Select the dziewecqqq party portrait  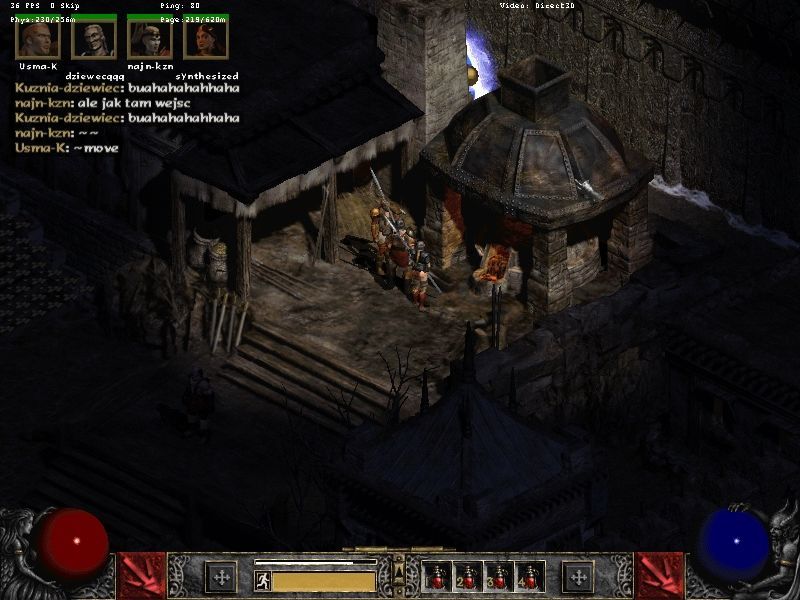click(x=93, y=39)
